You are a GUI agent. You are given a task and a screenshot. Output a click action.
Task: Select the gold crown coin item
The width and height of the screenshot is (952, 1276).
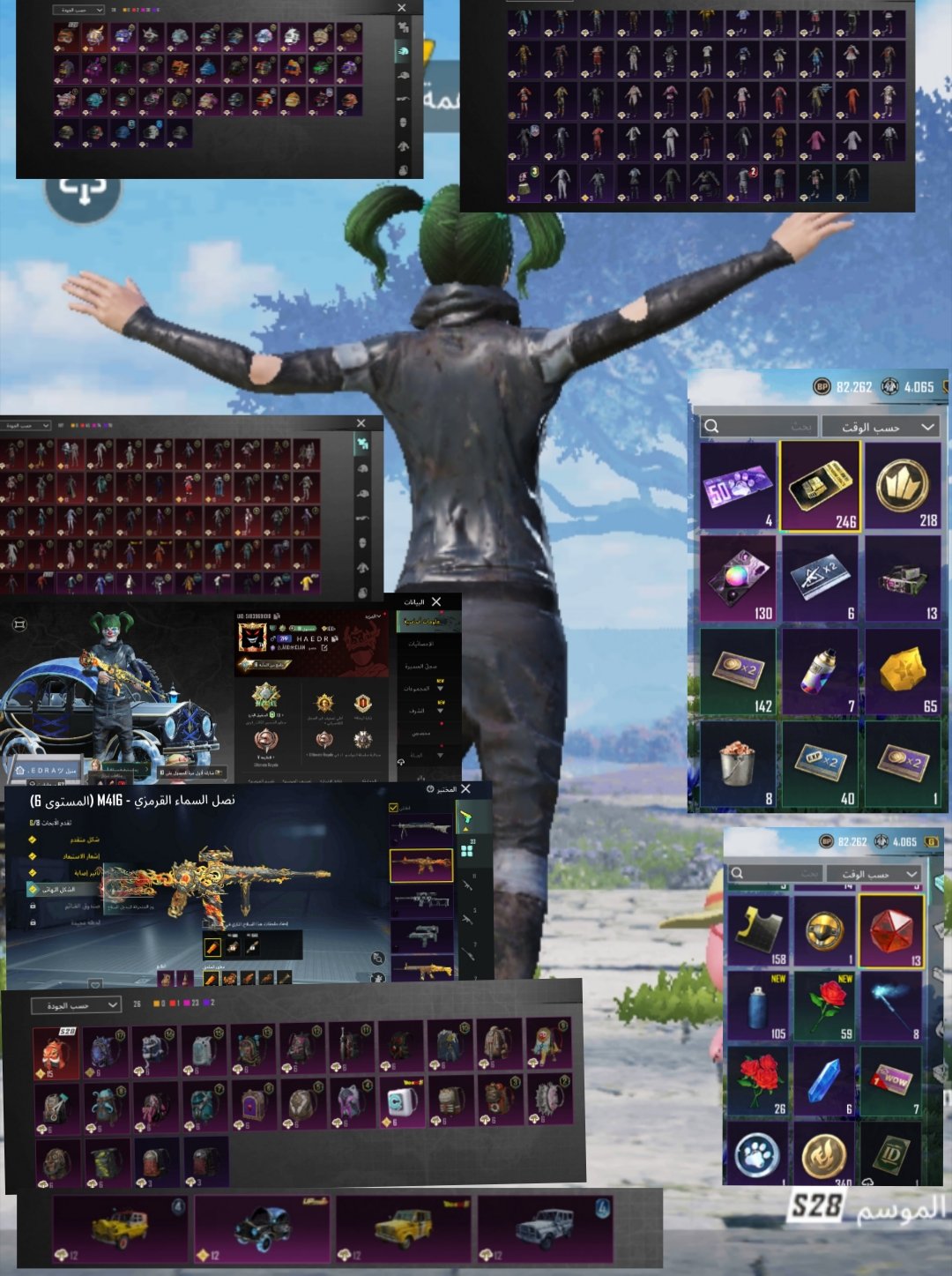click(904, 486)
